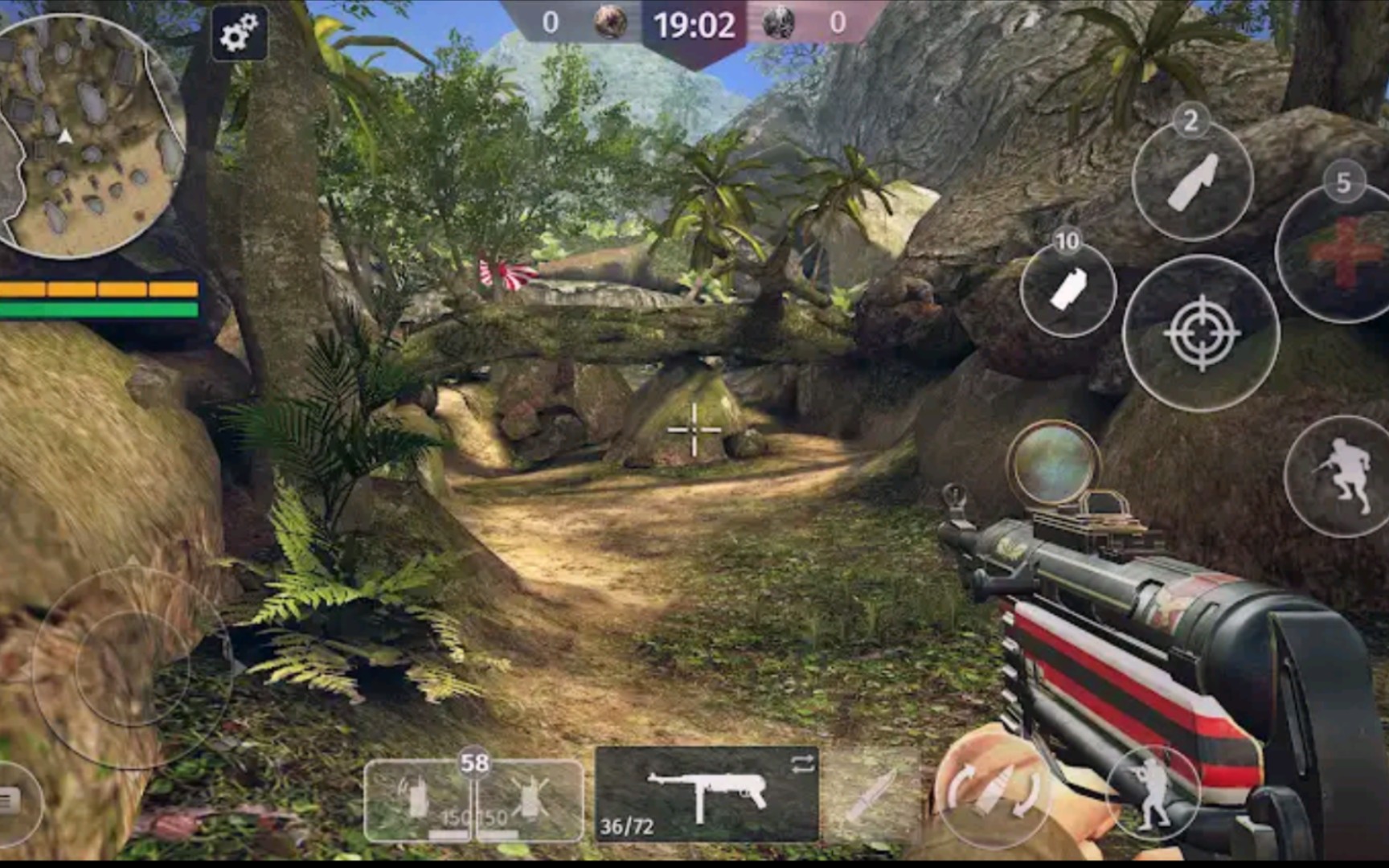Screen dimensions: 1389x868
Task: Use the item button with count 10
Action: 1068,289
